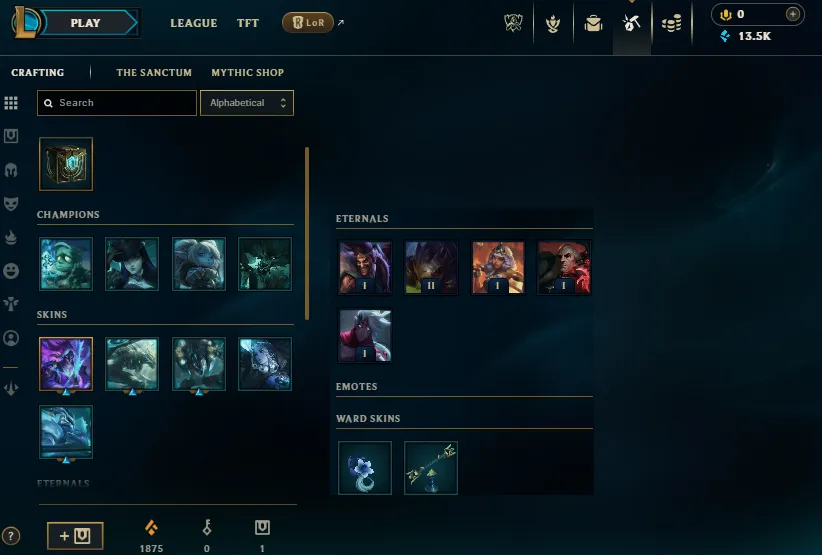Select the Hextech chest in loot
829x560 pixels.
66,164
